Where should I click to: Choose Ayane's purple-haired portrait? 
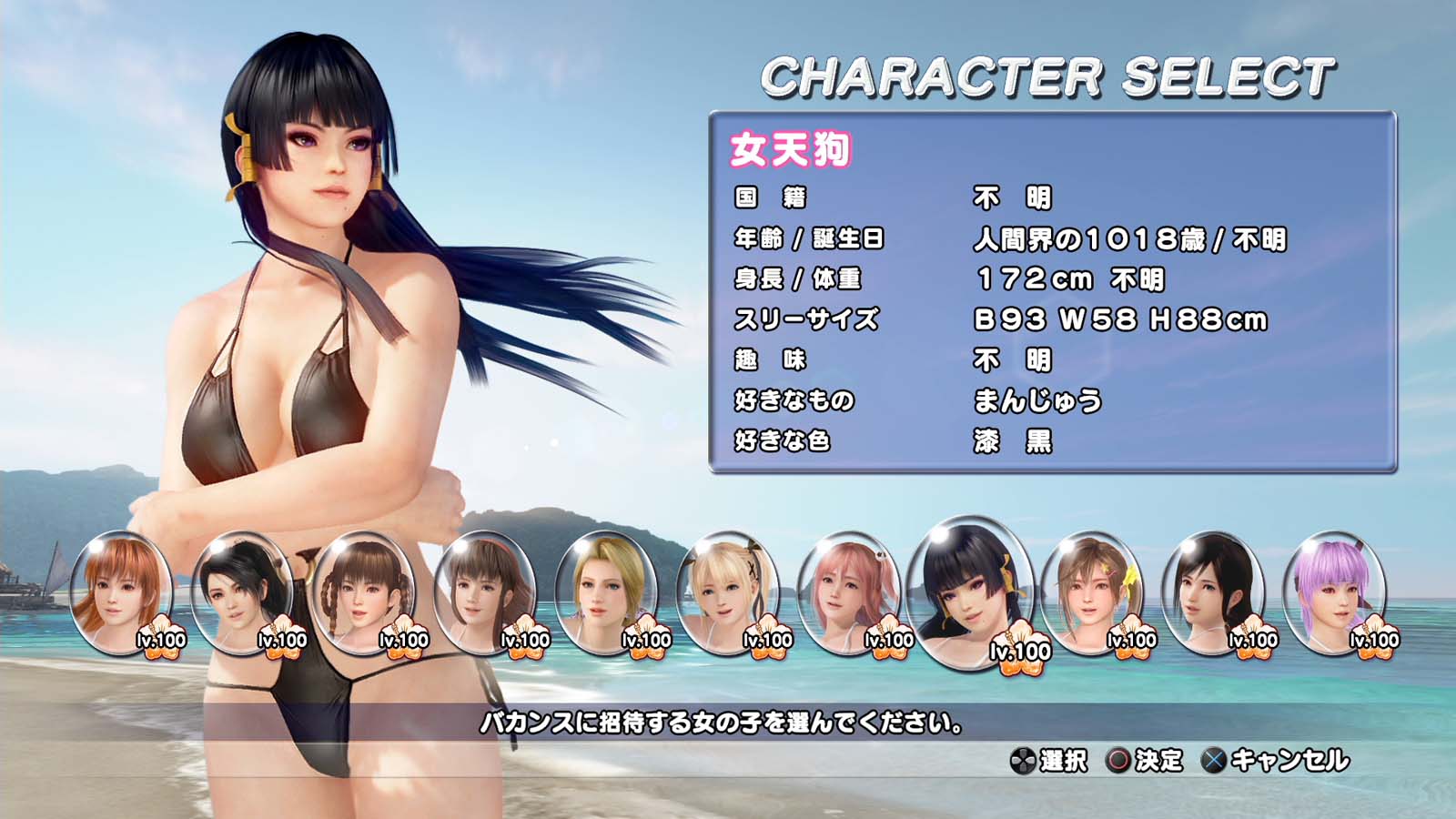point(1334,591)
